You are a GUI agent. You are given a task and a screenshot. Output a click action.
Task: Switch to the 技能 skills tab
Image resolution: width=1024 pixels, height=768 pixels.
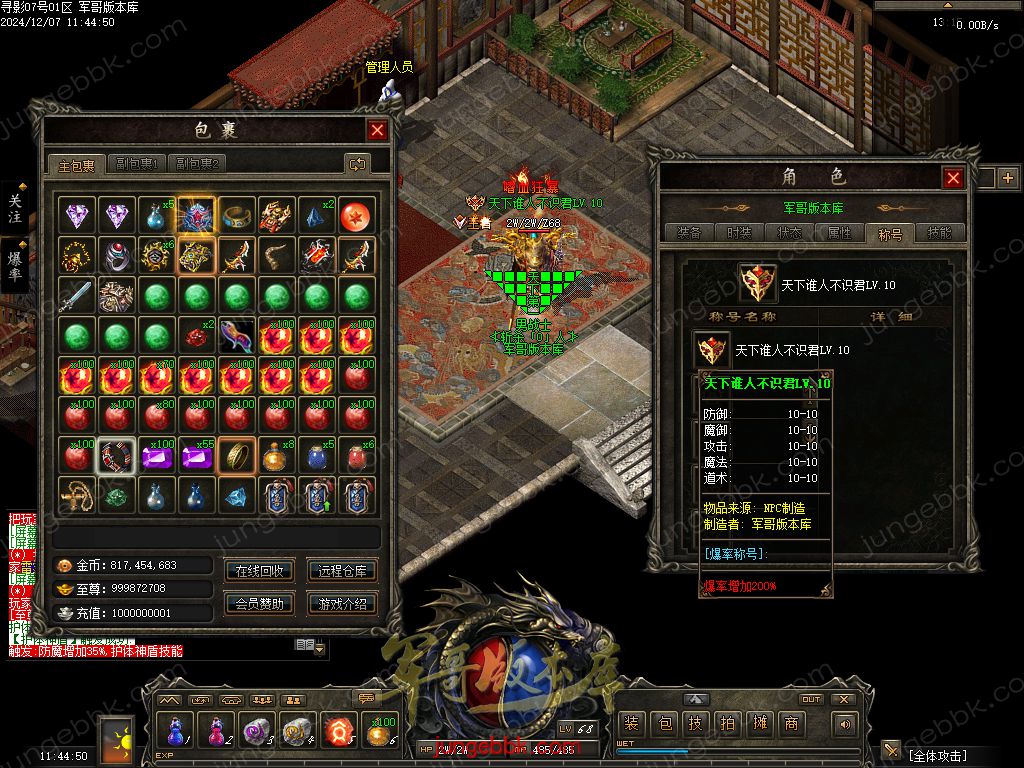[939, 233]
